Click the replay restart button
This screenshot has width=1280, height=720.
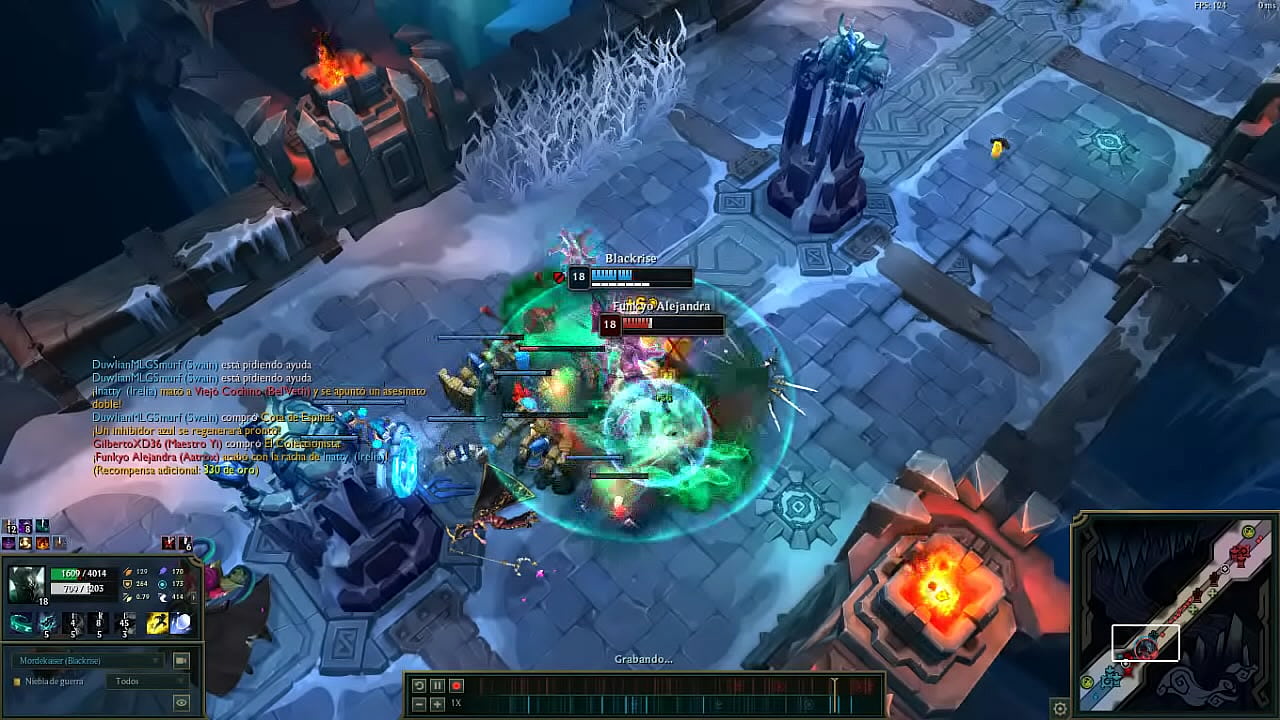coord(419,685)
